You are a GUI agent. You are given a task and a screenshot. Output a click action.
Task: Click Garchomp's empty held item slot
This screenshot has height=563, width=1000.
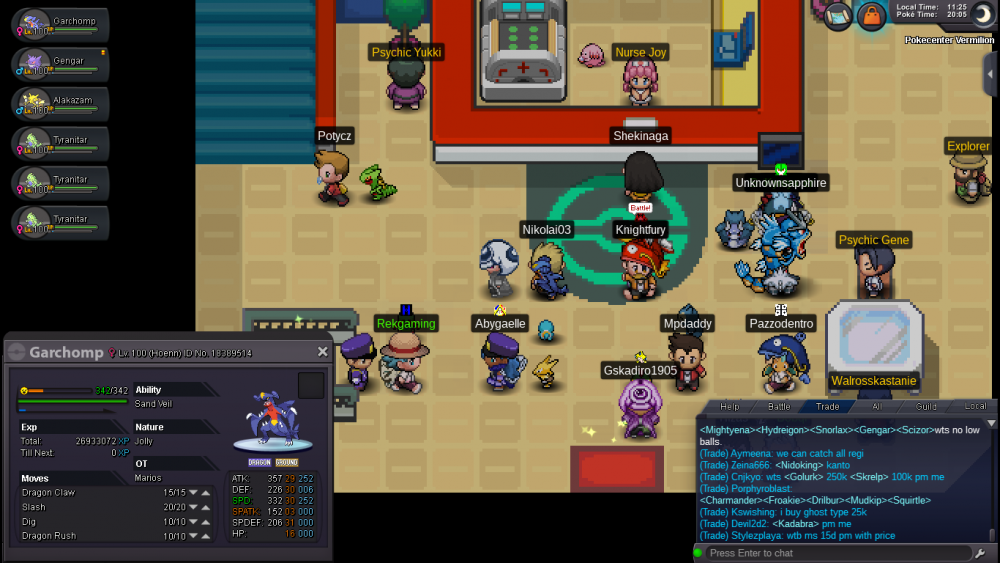pyautogui.click(x=311, y=386)
